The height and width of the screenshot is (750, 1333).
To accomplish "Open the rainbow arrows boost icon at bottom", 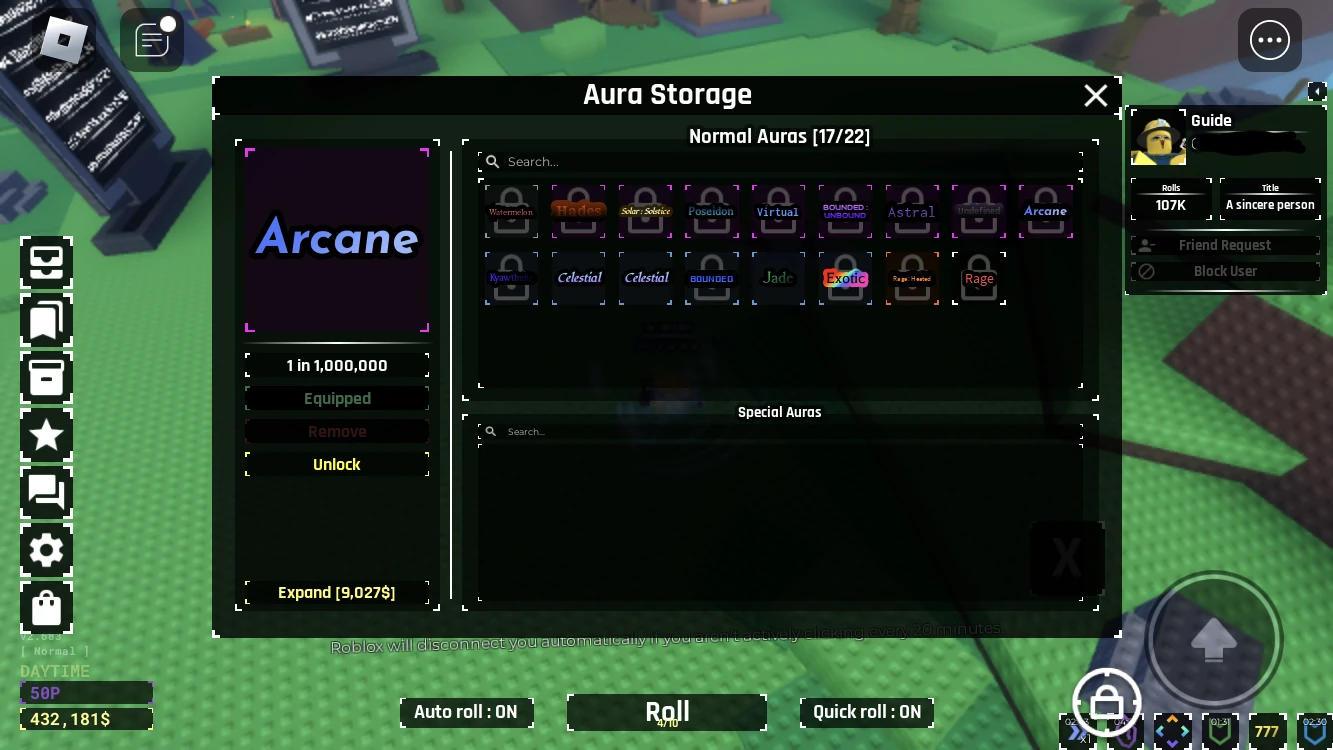I will (1172, 731).
